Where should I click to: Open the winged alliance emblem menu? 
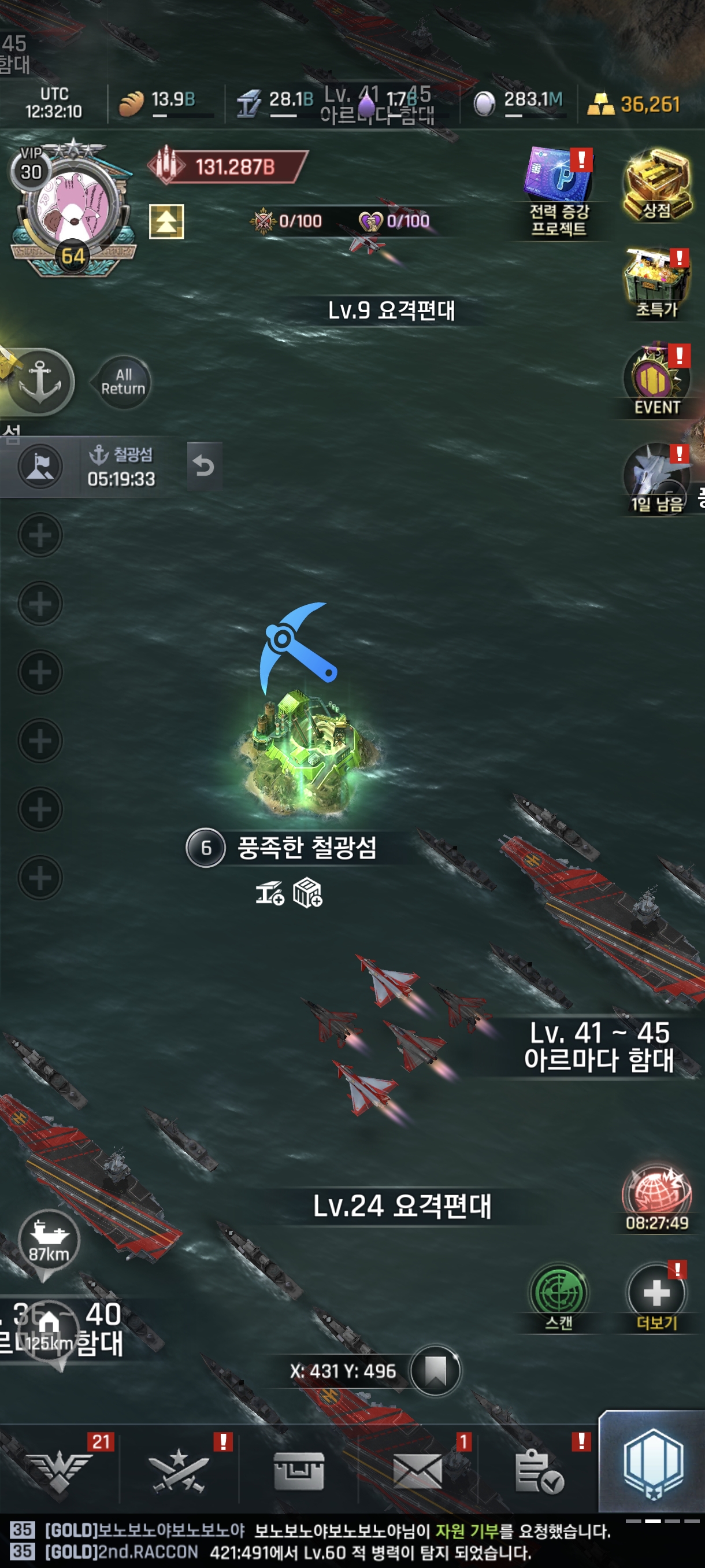coord(59,1473)
